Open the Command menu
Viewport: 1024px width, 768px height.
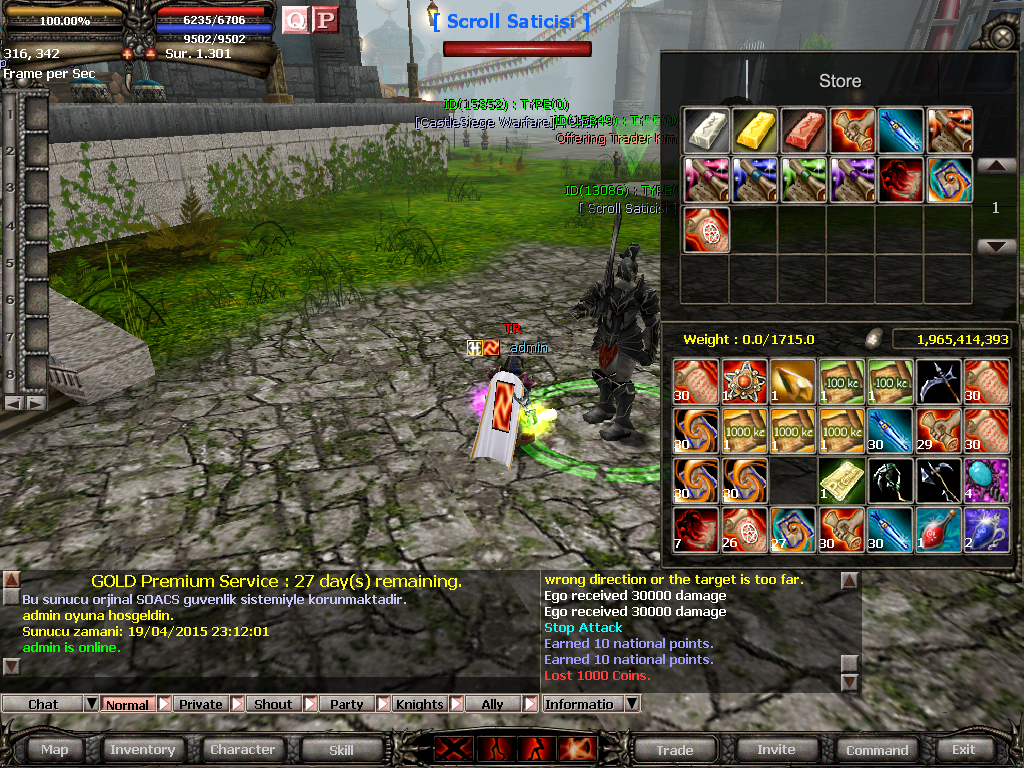coord(877,749)
